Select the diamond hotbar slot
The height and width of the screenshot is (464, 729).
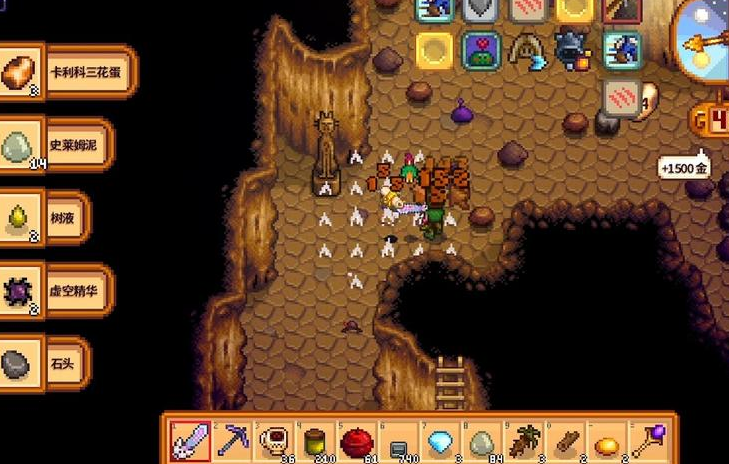pyautogui.click(x=438, y=438)
